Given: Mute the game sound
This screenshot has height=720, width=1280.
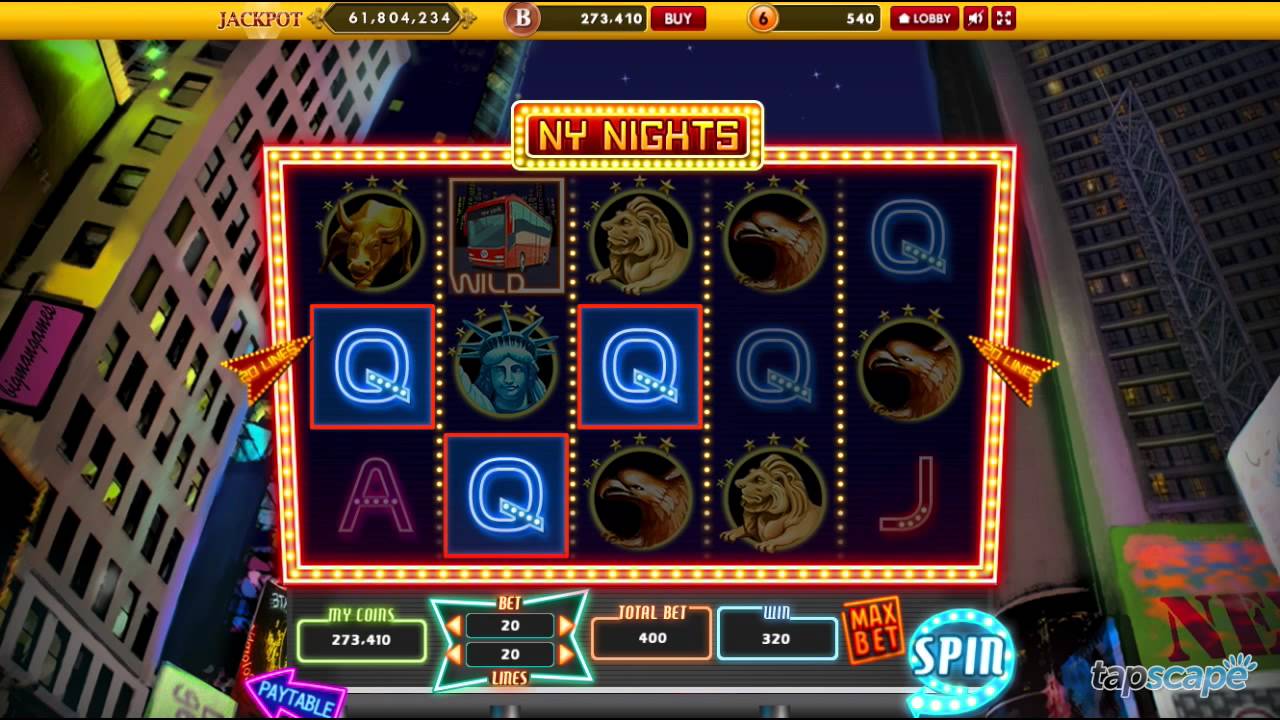Looking at the screenshot, I should (x=975, y=17).
